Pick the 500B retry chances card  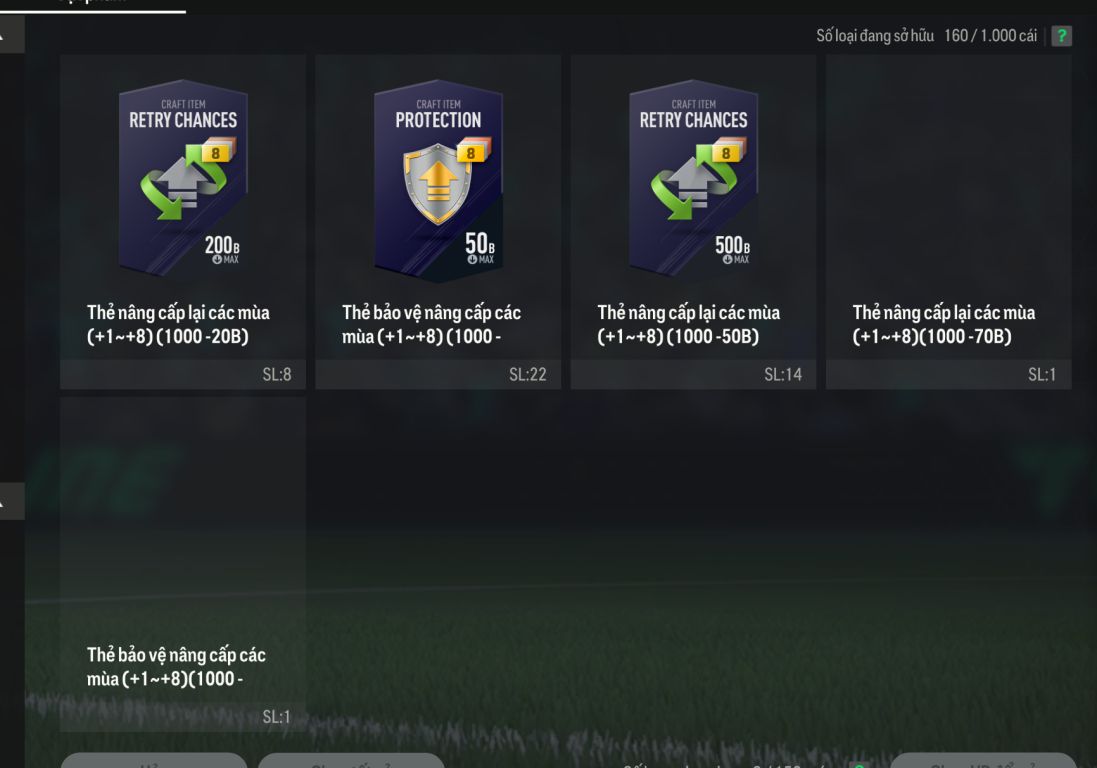[693, 221]
